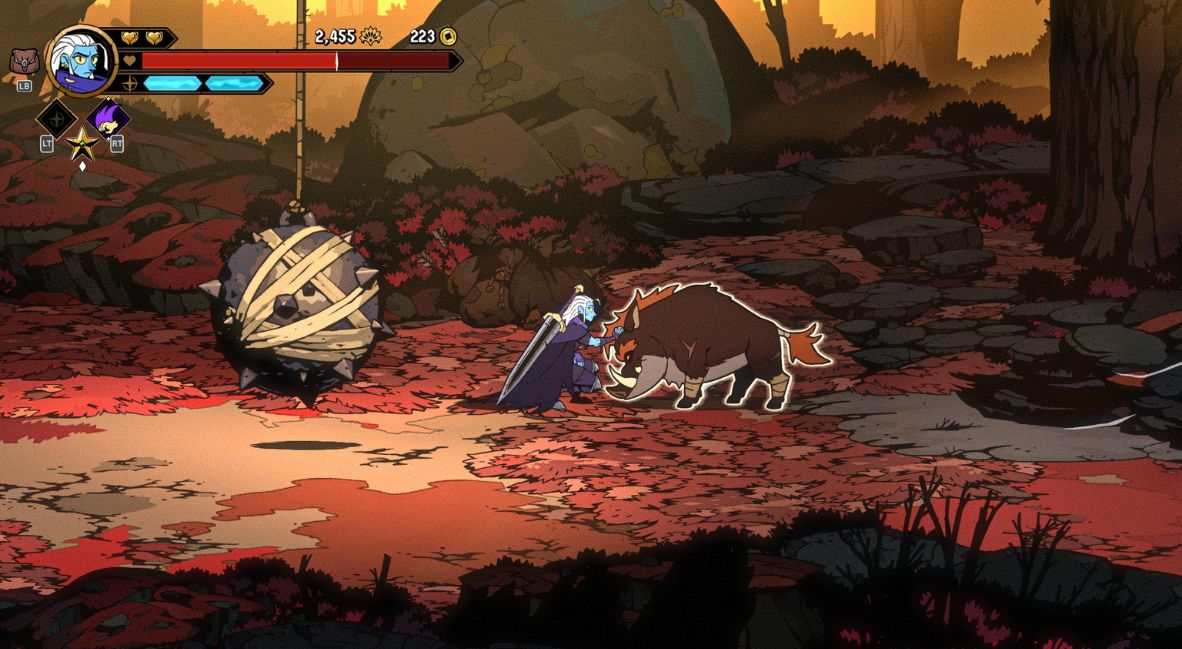Select the dark compass-star skill slot
Image resolution: width=1182 pixels, height=649 pixels.
[x=57, y=118]
